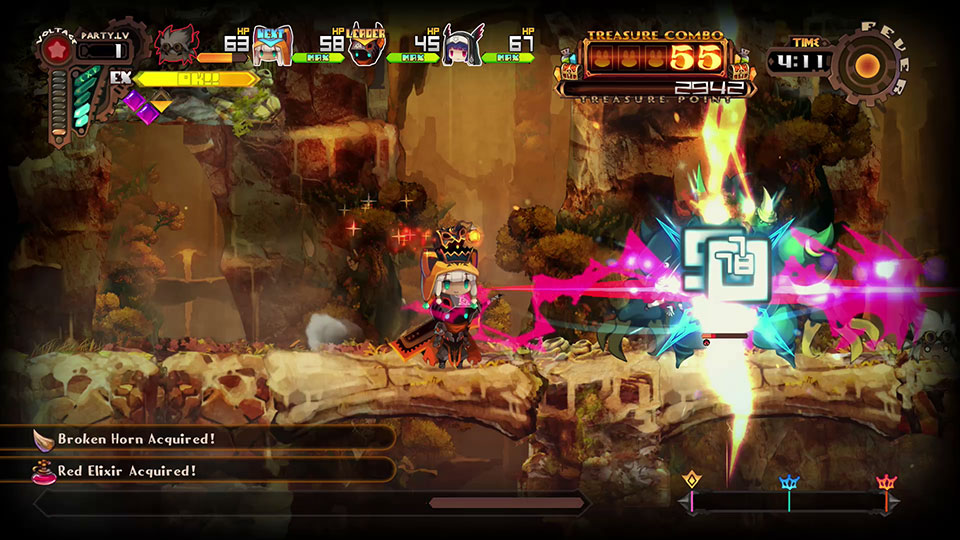Viewport: 960px width, 540px height.
Task: Select the dark-haired winged party member portrait
Action: (x=462, y=46)
